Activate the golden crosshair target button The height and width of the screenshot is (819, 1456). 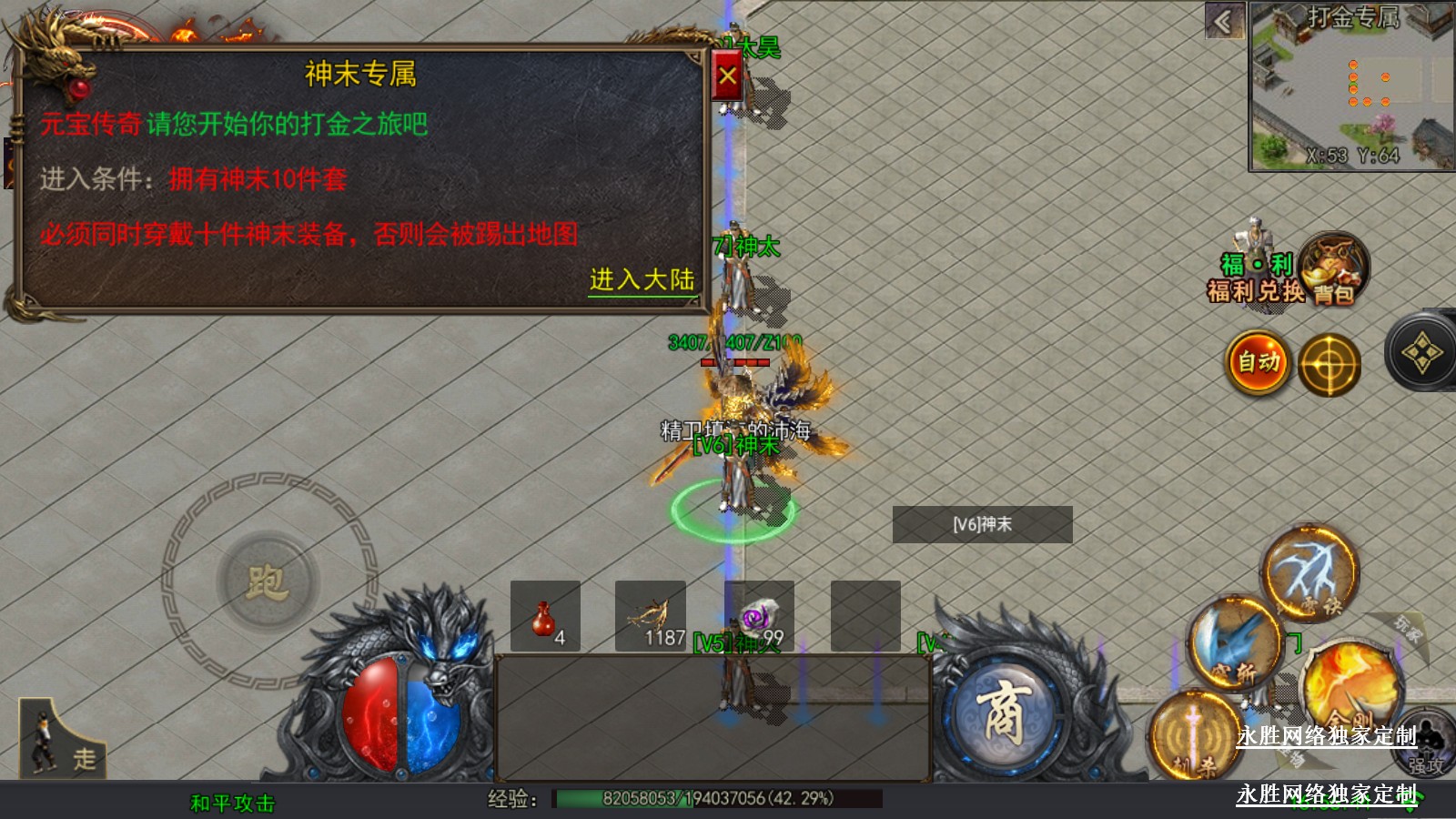(1329, 366)
